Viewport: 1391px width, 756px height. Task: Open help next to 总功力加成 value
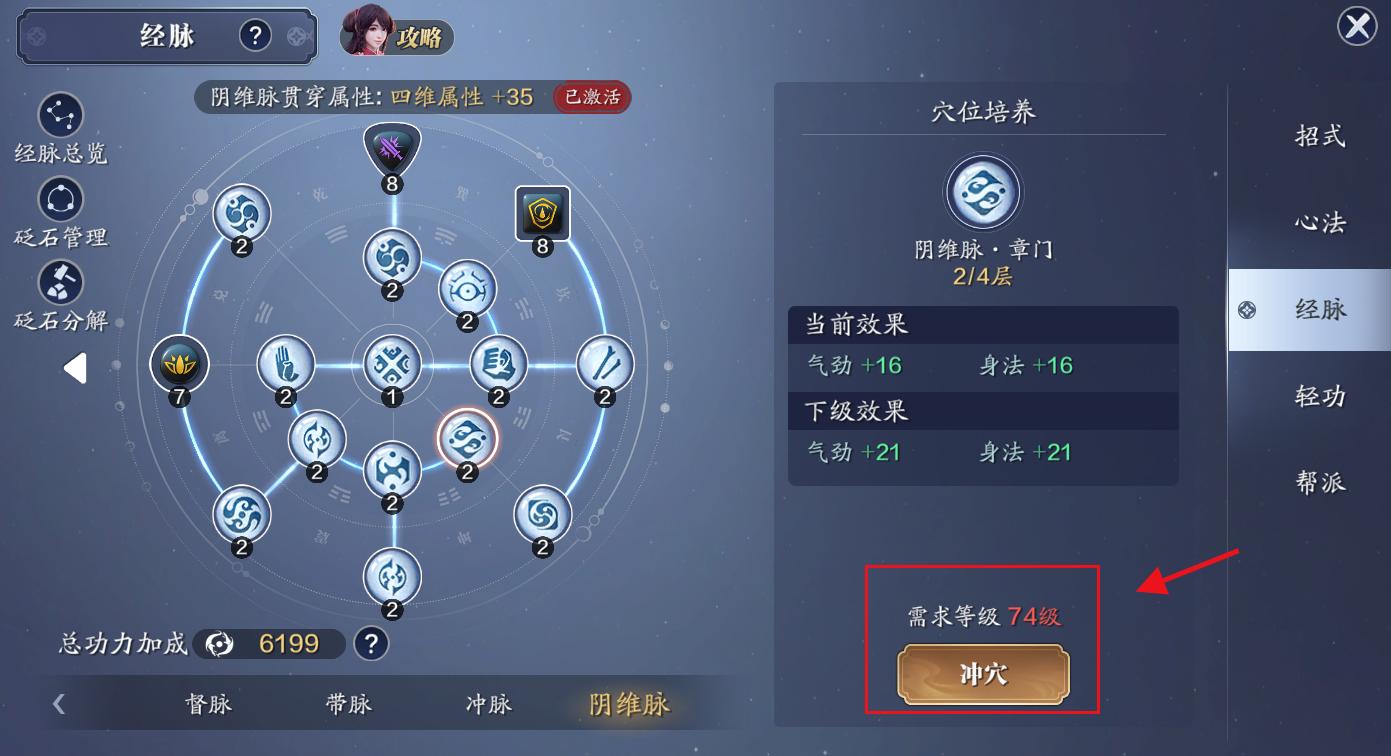tap(371, 644)
